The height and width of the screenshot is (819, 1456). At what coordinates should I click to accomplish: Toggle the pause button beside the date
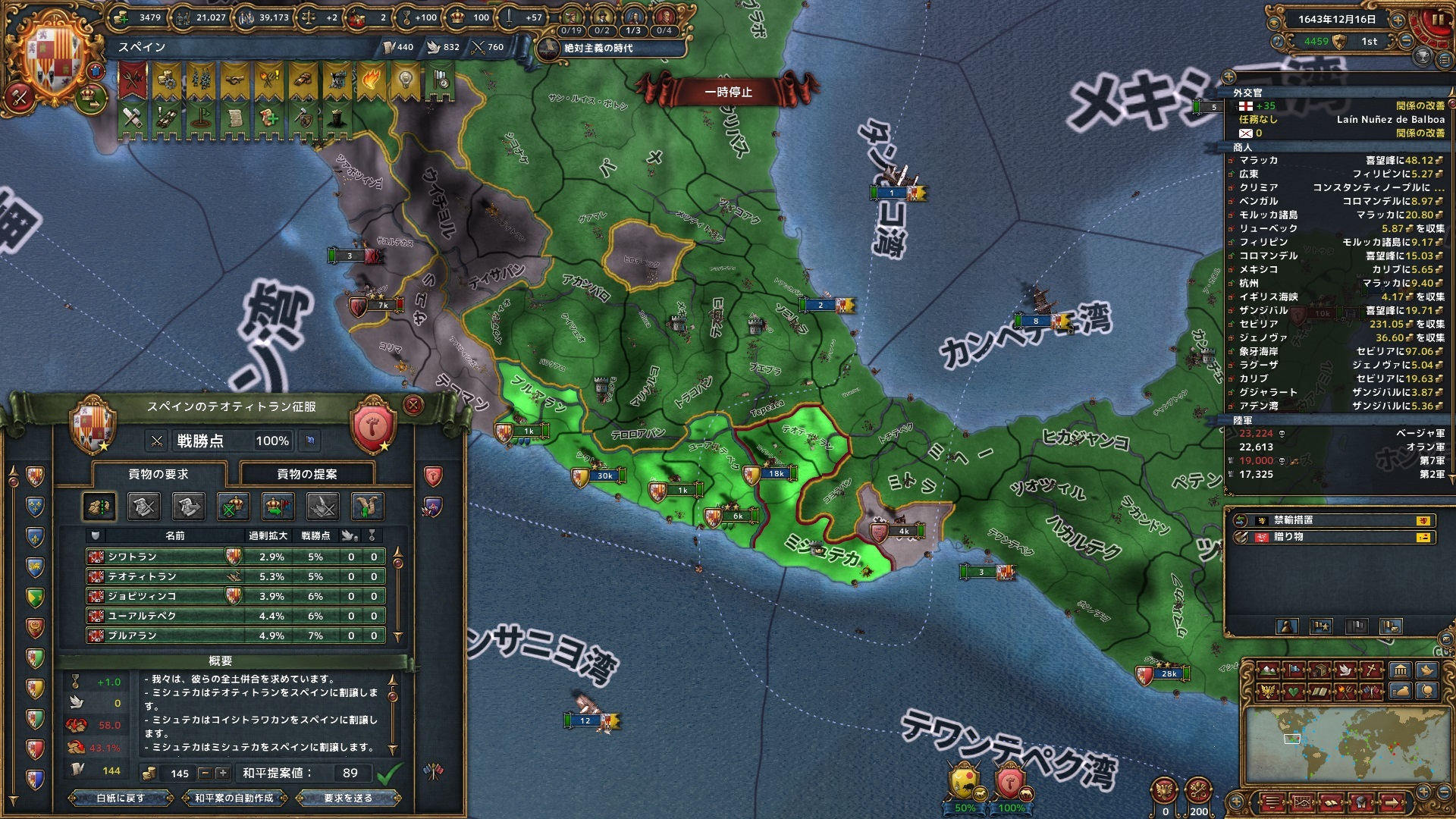click(1438, 20)
